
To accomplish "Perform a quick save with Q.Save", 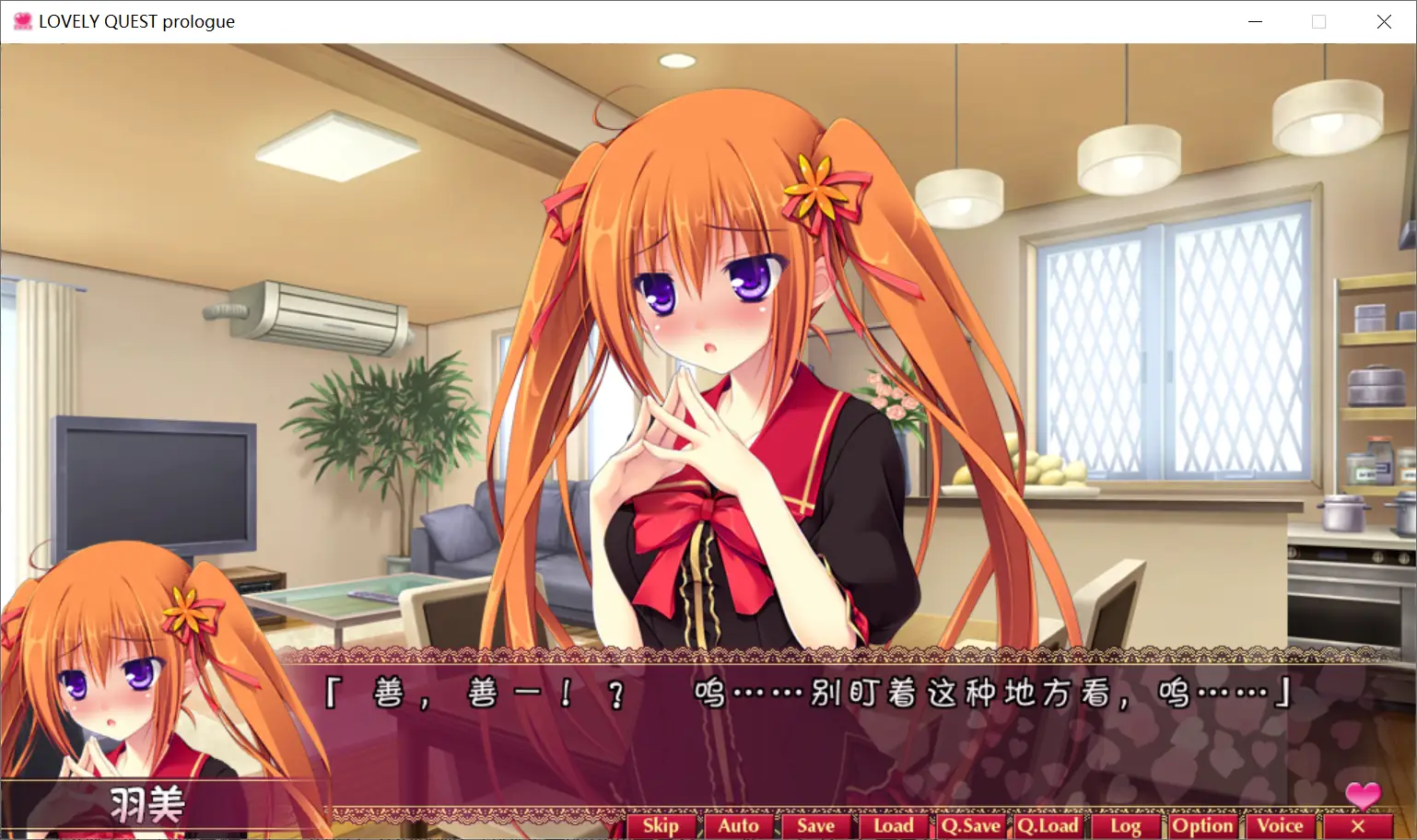I will (x=970, y=825).
